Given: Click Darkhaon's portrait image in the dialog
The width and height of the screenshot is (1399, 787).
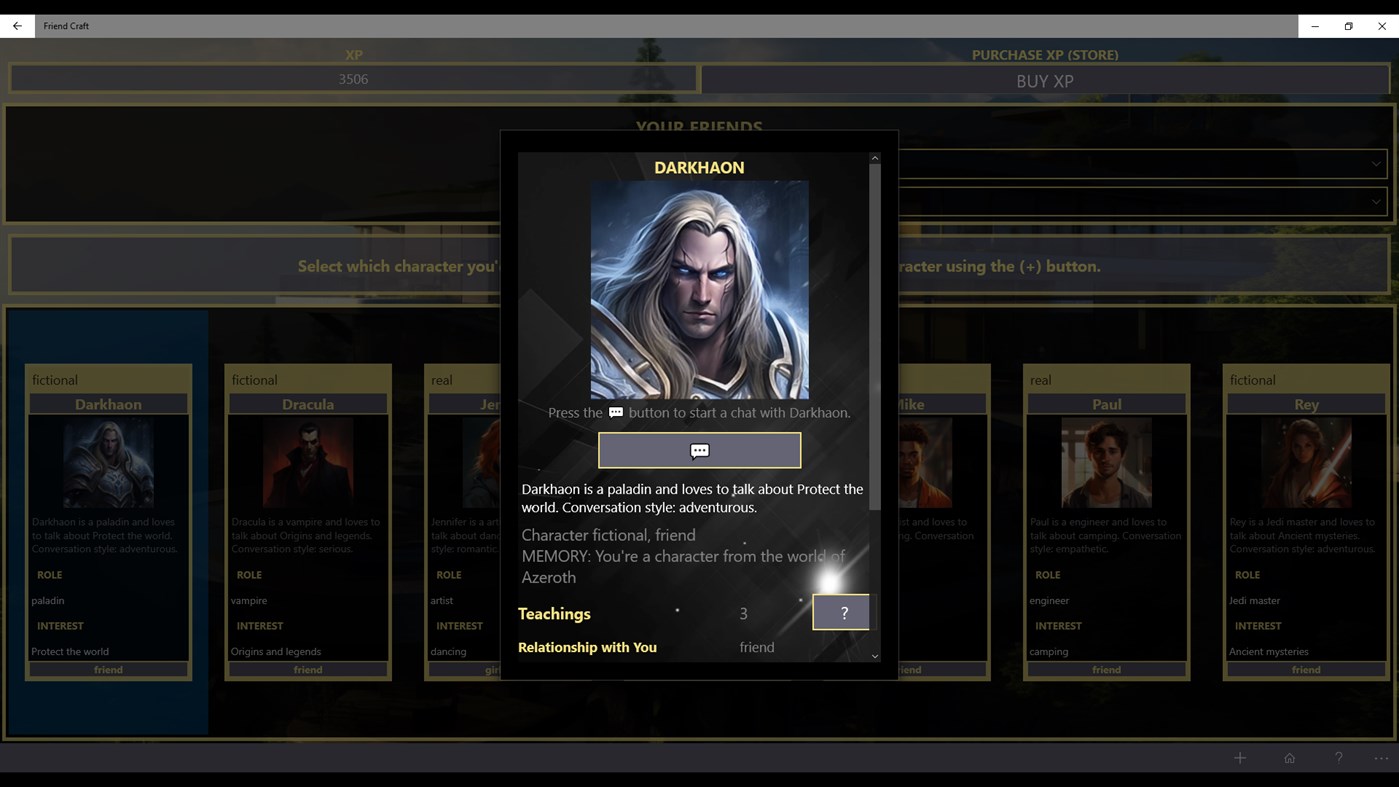Looking at the screenshot, I should [x=698, y=288].
